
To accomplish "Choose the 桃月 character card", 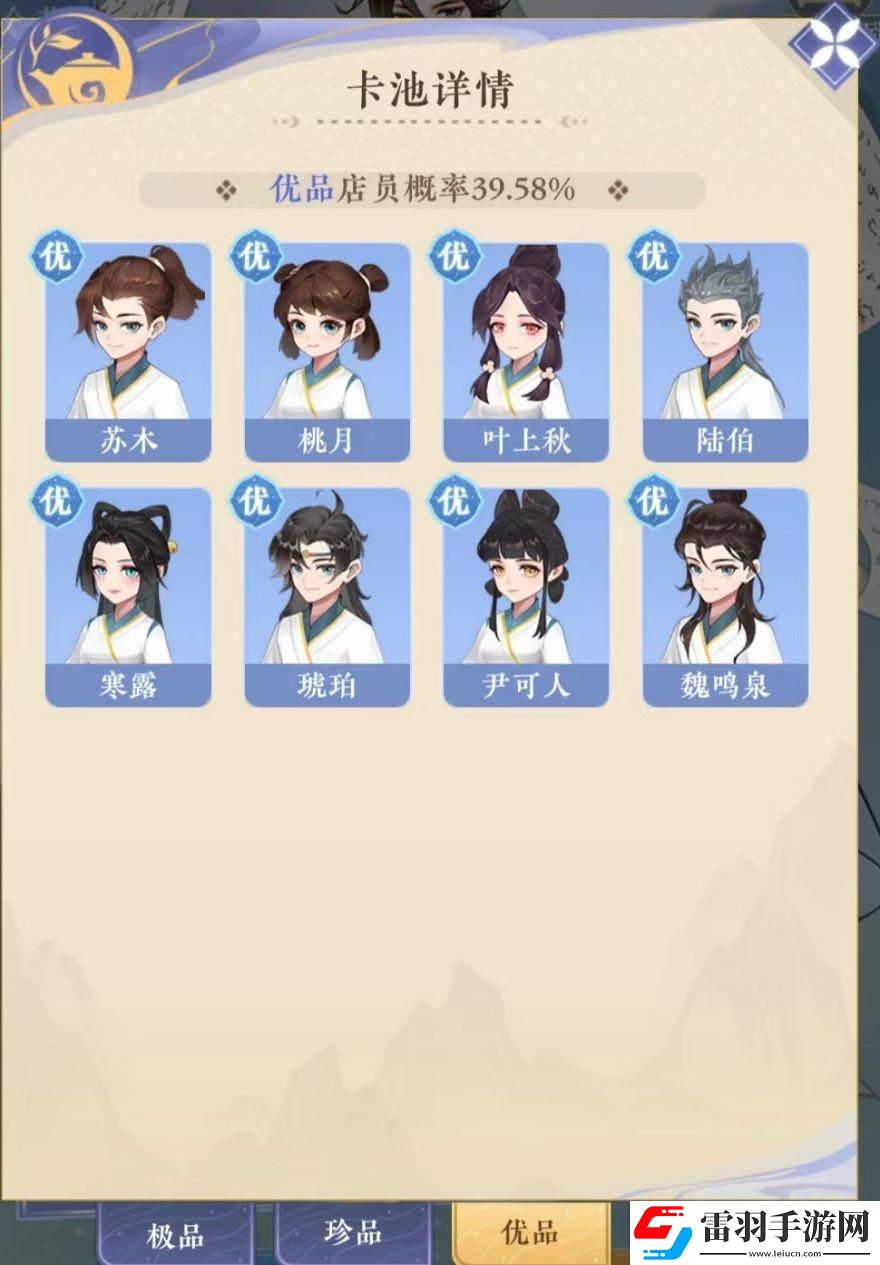I will 327,352.
